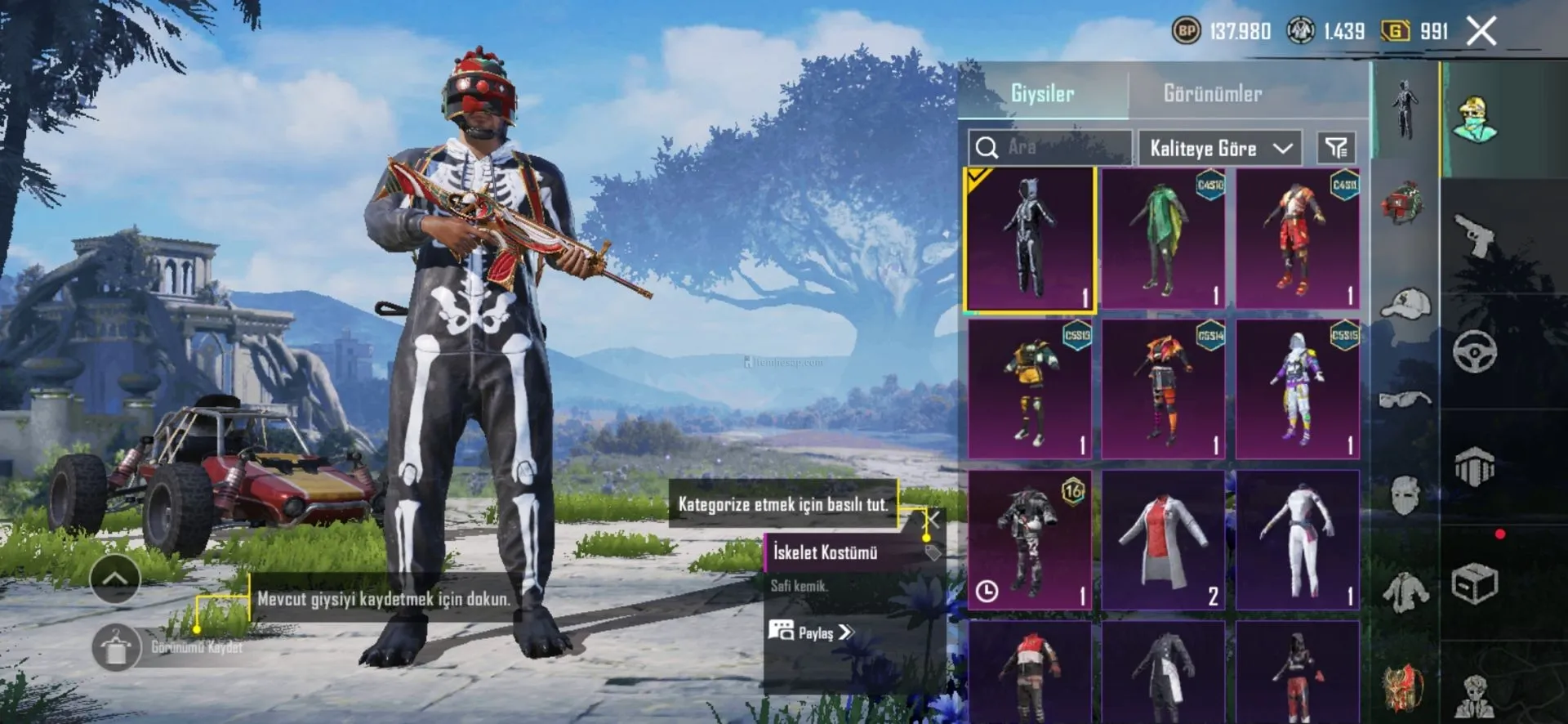The height and width of the screenshot is (724, 1568).
Task: Choose the green caped C4S10 outfit
Action: point(1163,239)
